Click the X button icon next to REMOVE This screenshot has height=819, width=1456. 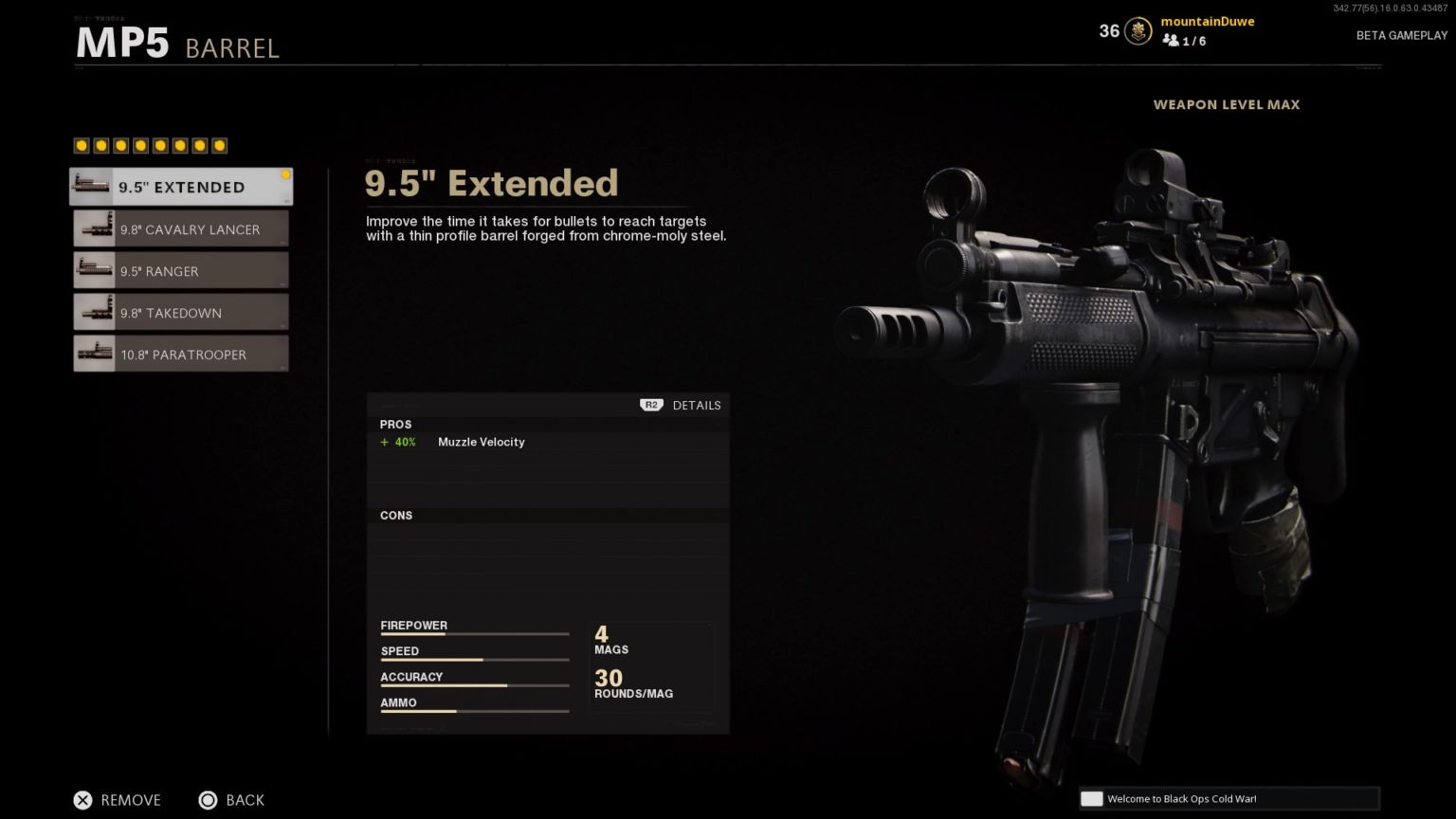(83, 800)
